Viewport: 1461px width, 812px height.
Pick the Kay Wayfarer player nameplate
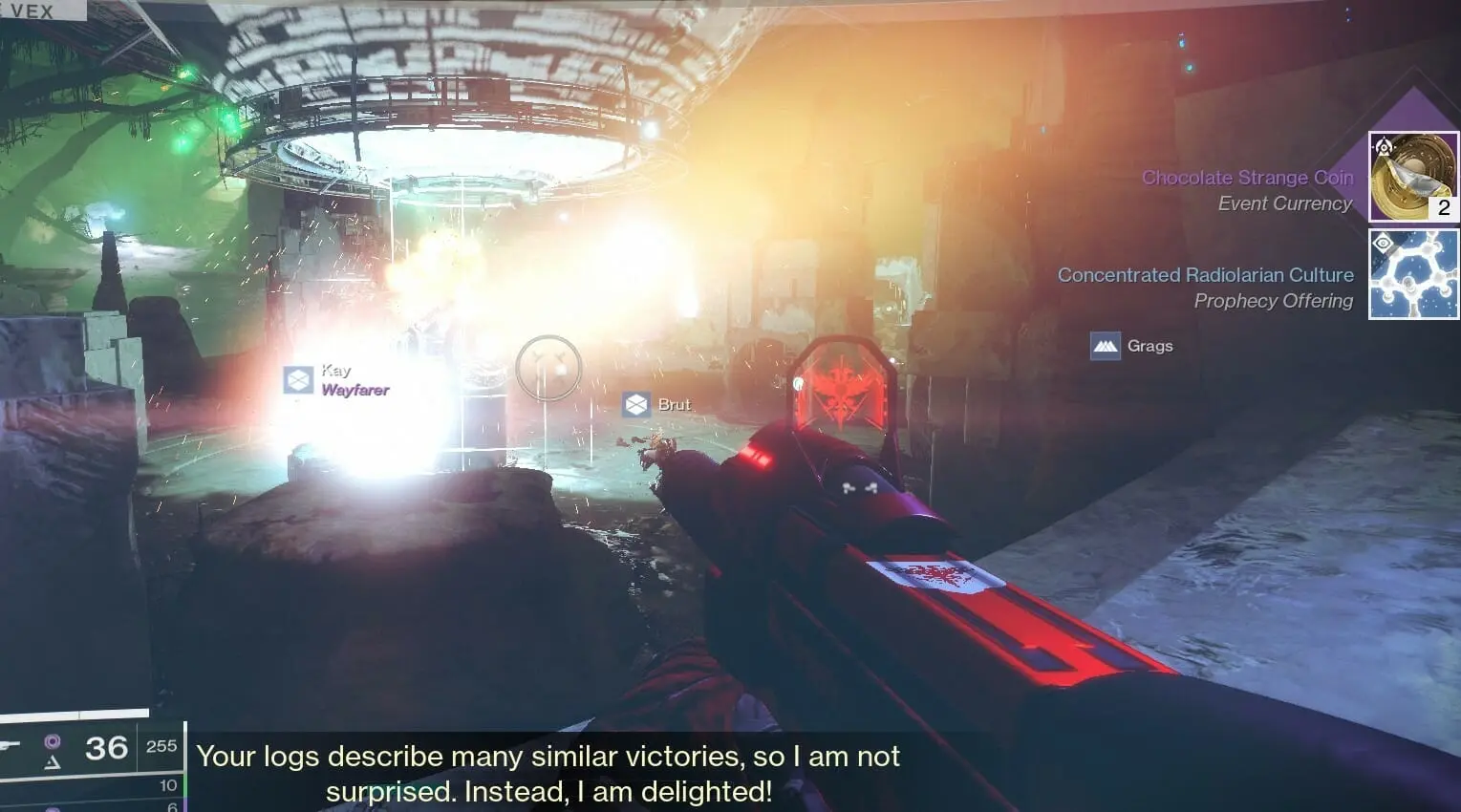click(337, 380)
